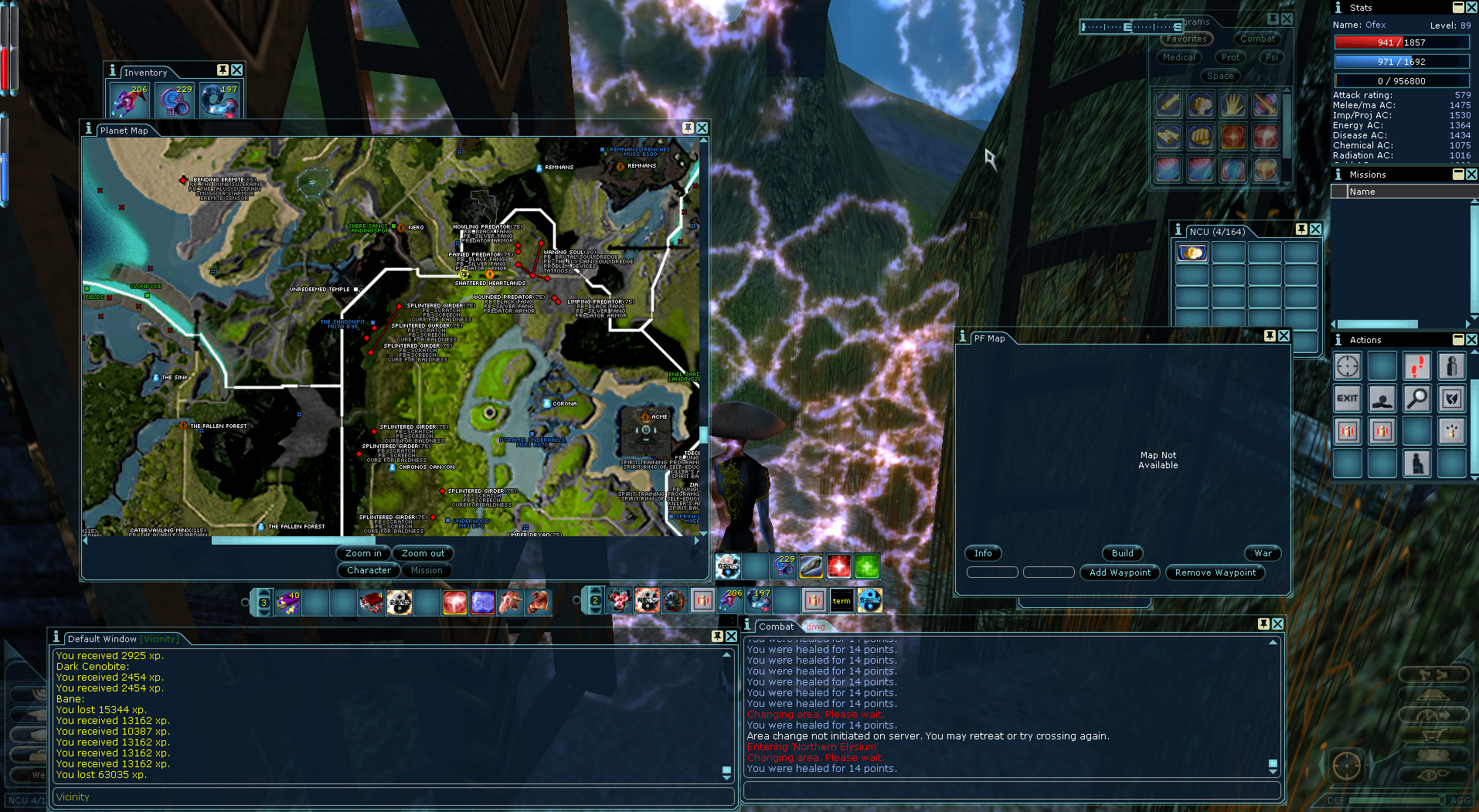Add a waypoint on the PF Map
Viewport: 1479px width, 812px height.
[1120, 572]
